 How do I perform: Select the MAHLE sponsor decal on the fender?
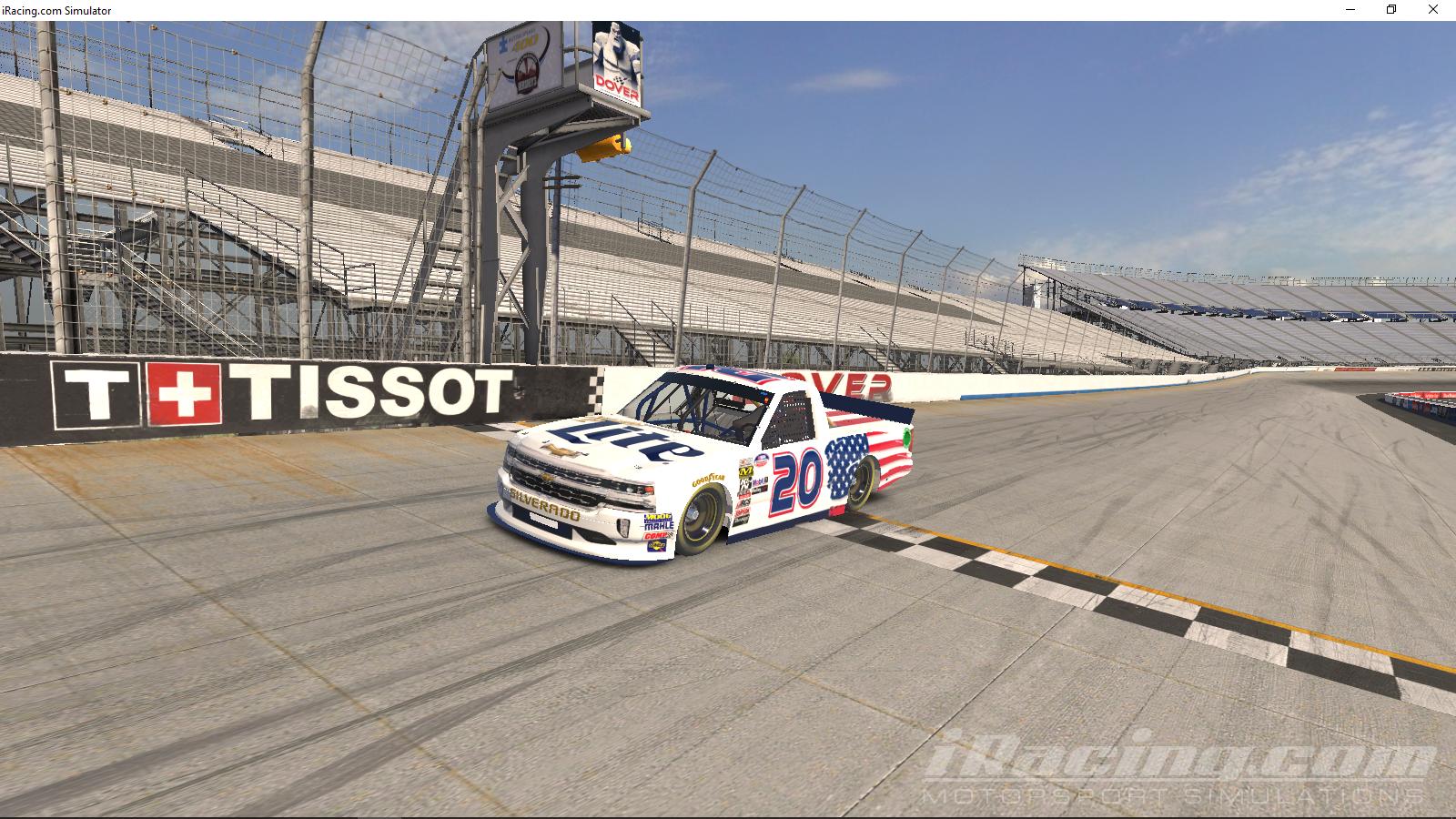pyautogui.click(x=659, y=525)
